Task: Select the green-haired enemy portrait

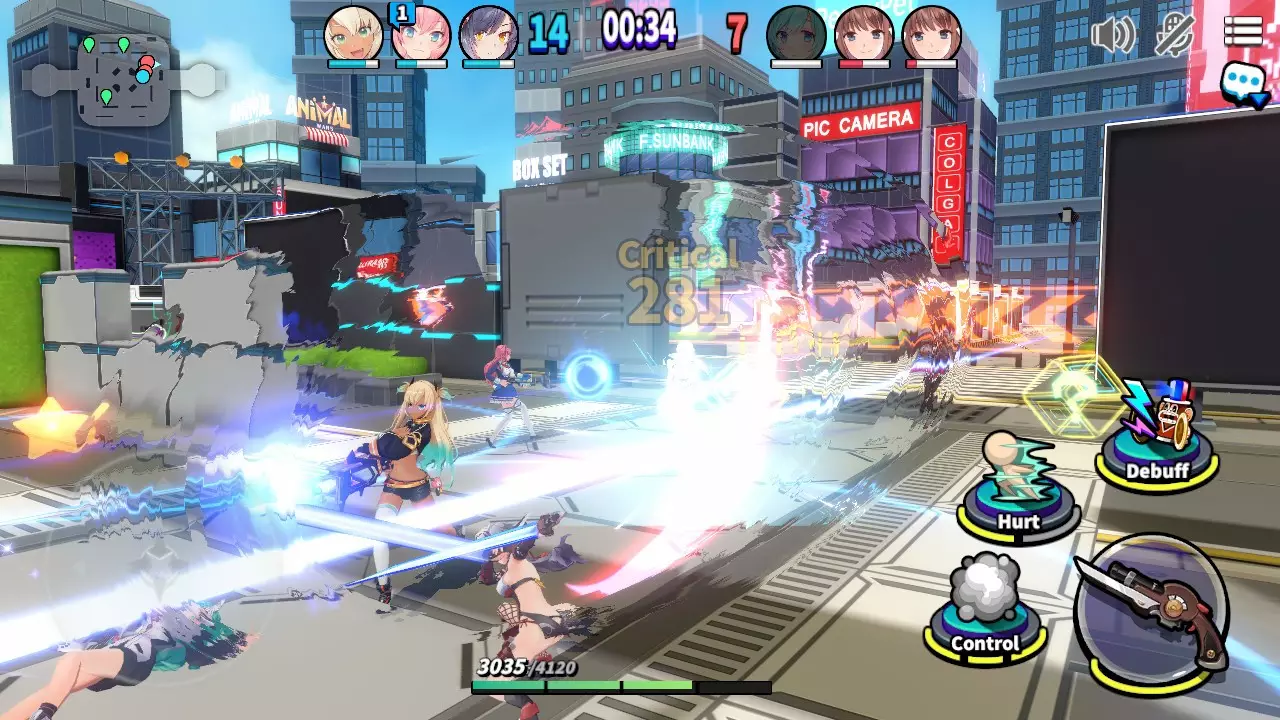Action: (796, 33)
